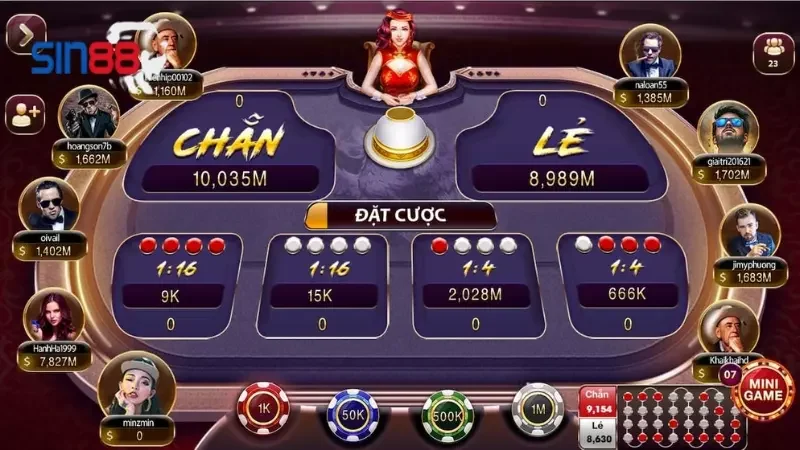View player hoangson7b's avatar
Screen dimensions: 800x450
89,114
